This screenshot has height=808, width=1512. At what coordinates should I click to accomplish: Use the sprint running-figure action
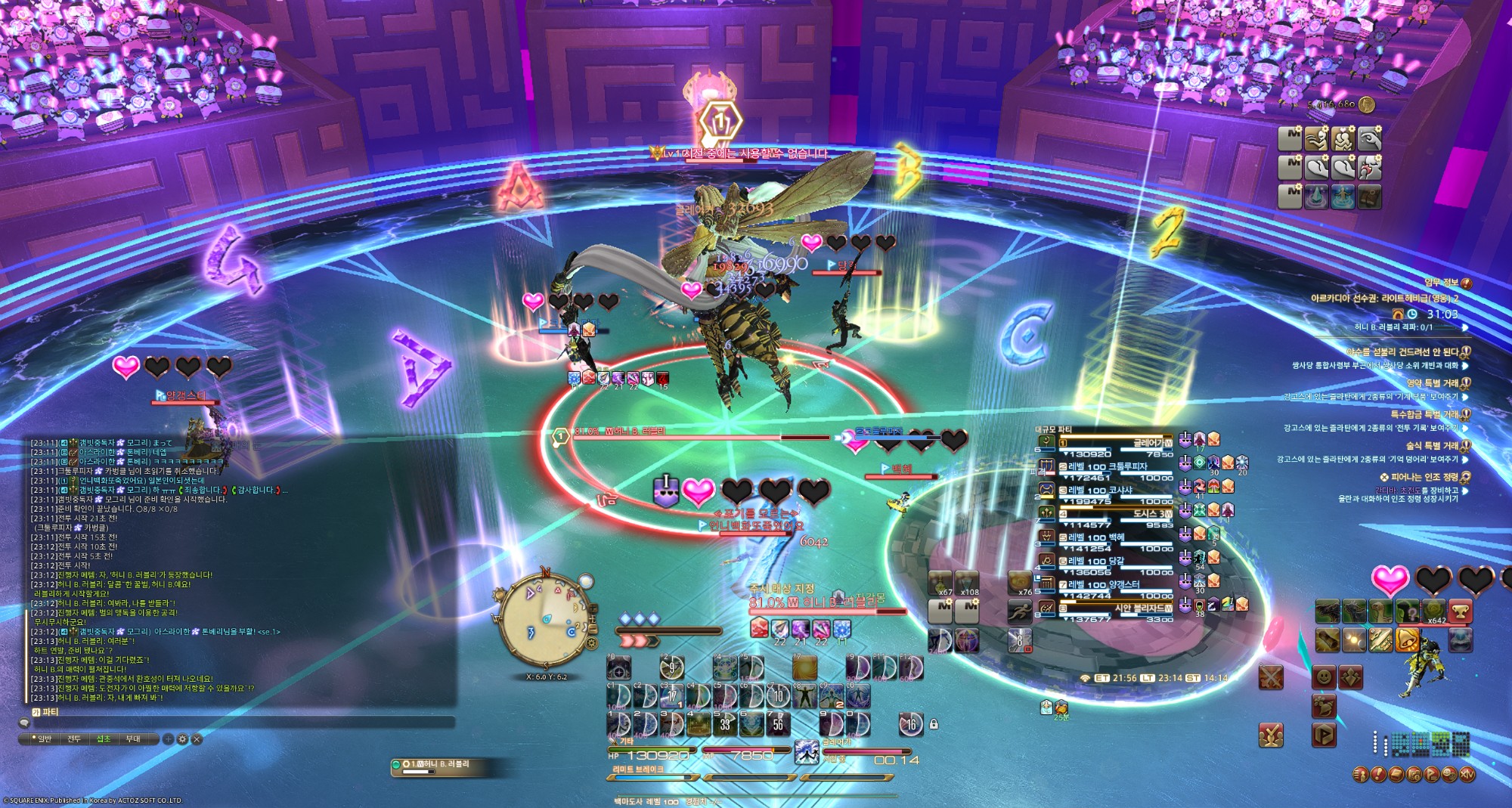1020,611
